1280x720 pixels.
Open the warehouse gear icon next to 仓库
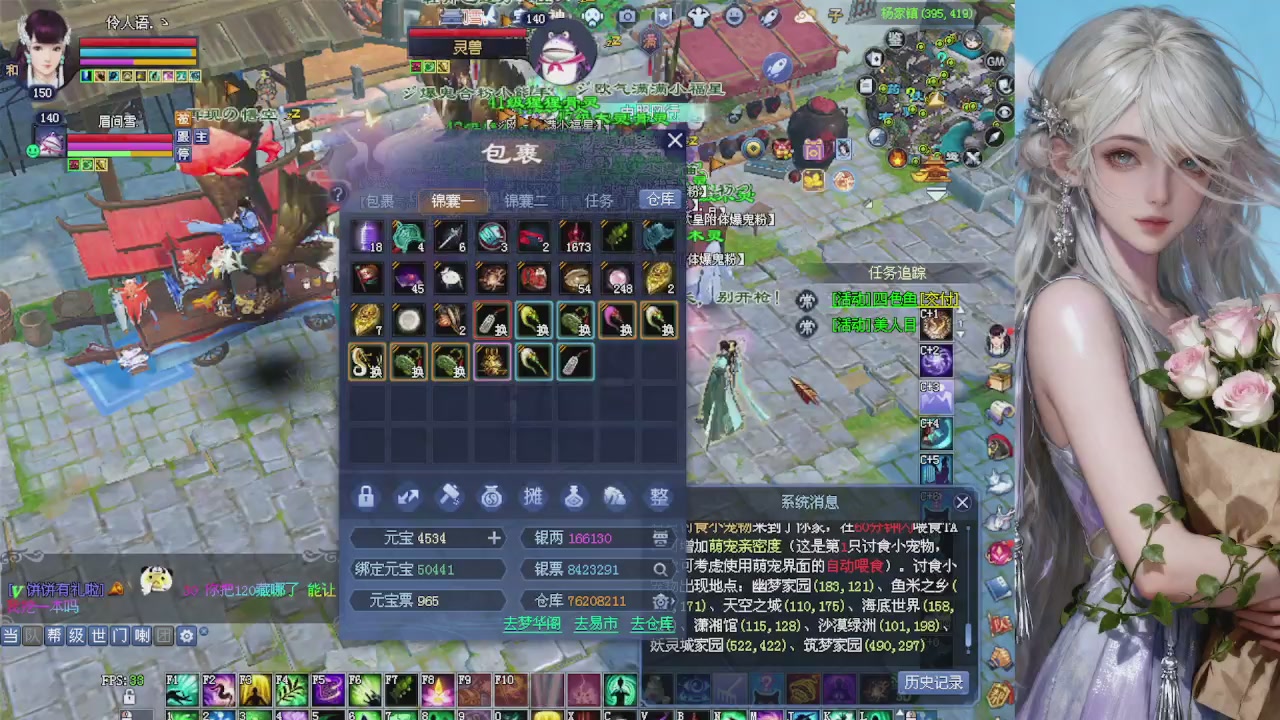tap(660, 601)
